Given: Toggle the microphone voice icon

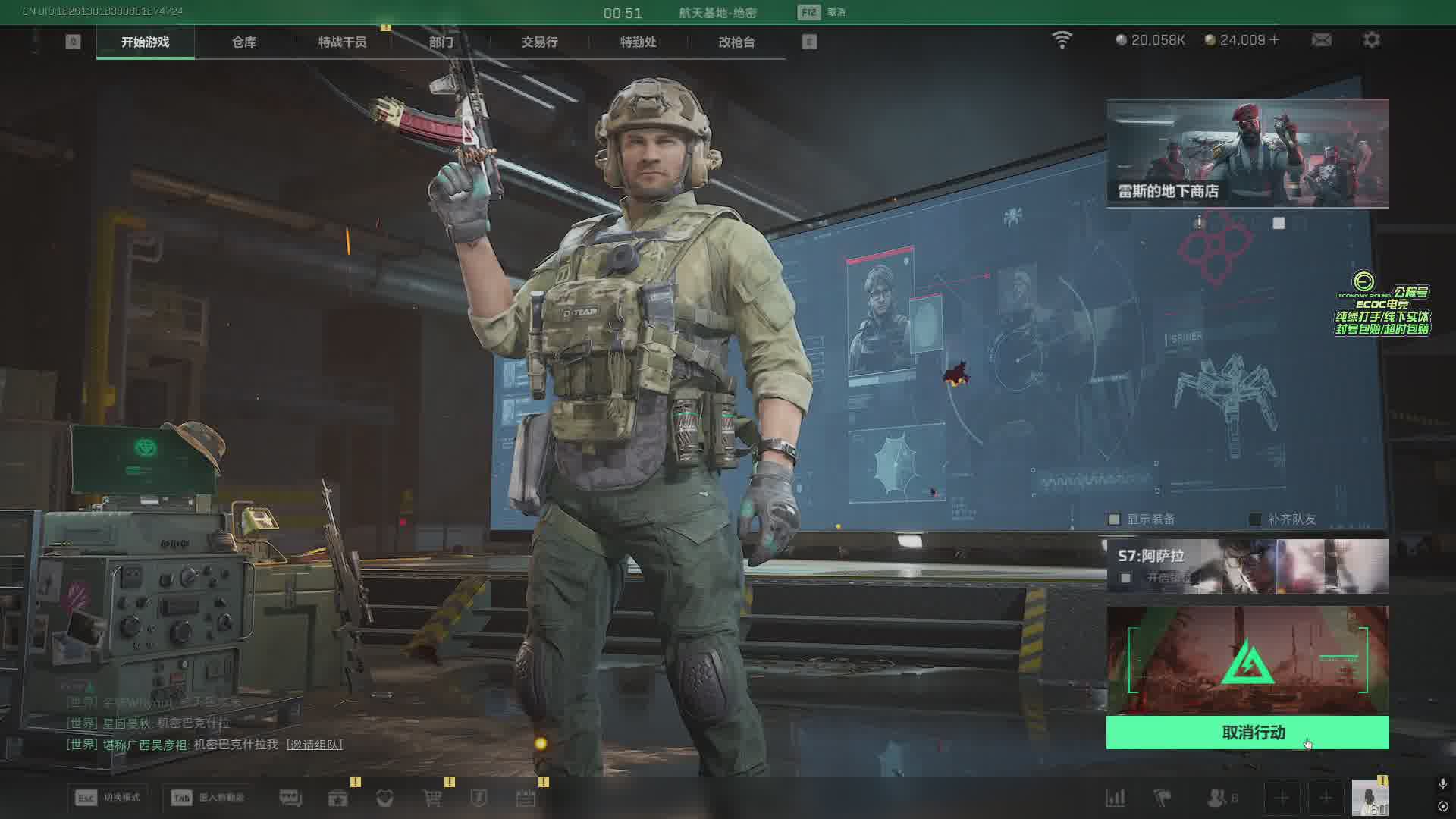Looking at the screenshot, I should [1442, 783].
